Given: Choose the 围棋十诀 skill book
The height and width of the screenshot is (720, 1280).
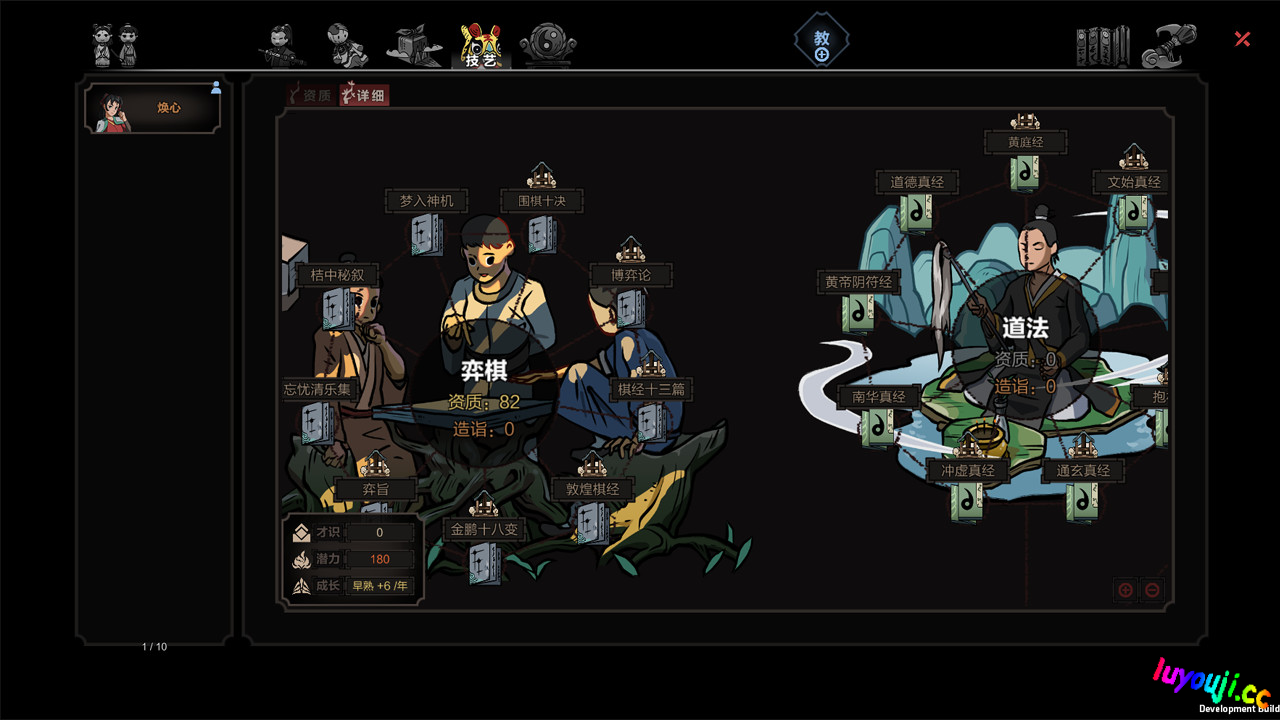Looking at the screenshot, I should click(542, 234).
